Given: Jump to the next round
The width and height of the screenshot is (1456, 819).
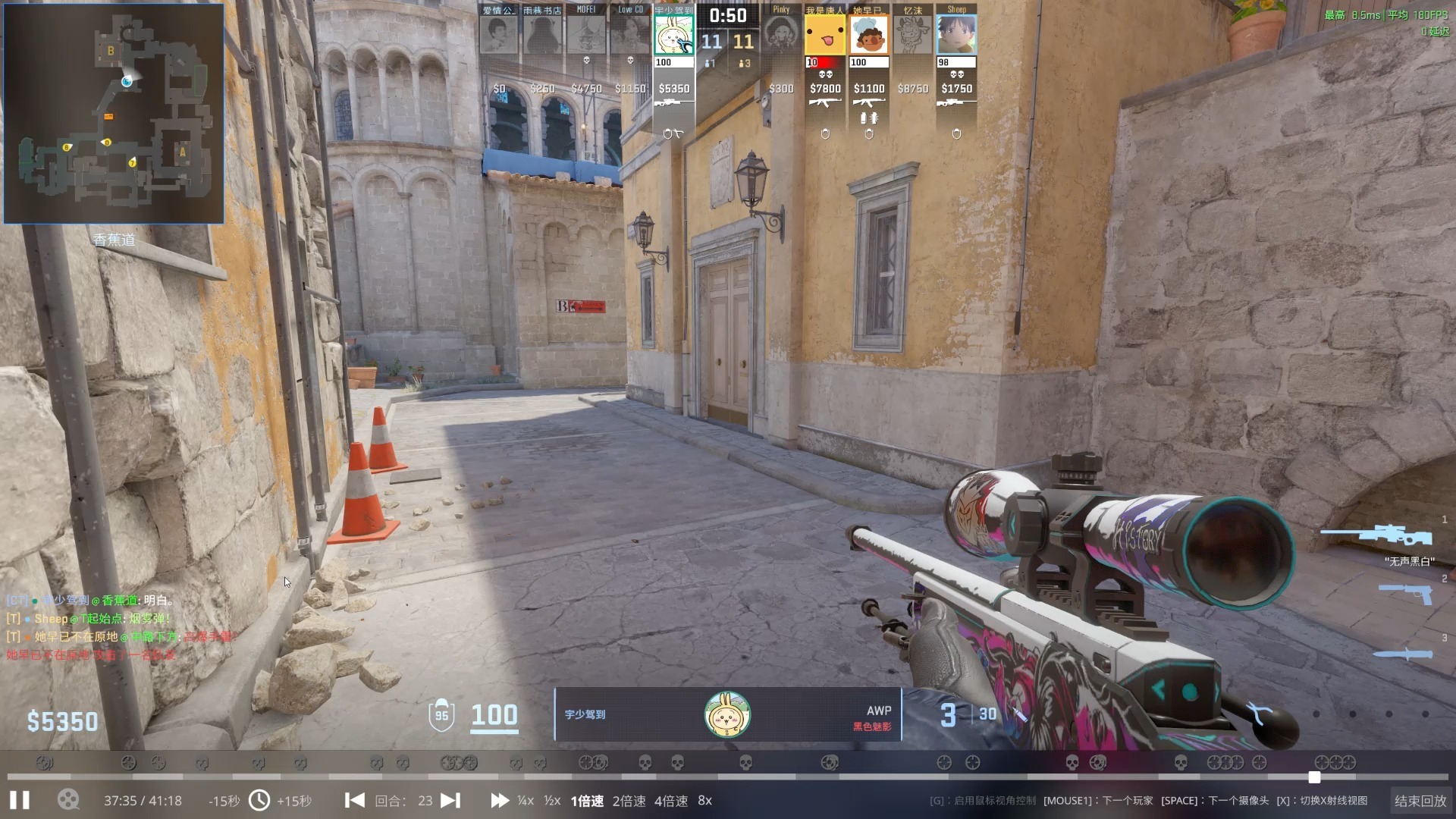Looking at the screenshot, I should click(450, 801).
